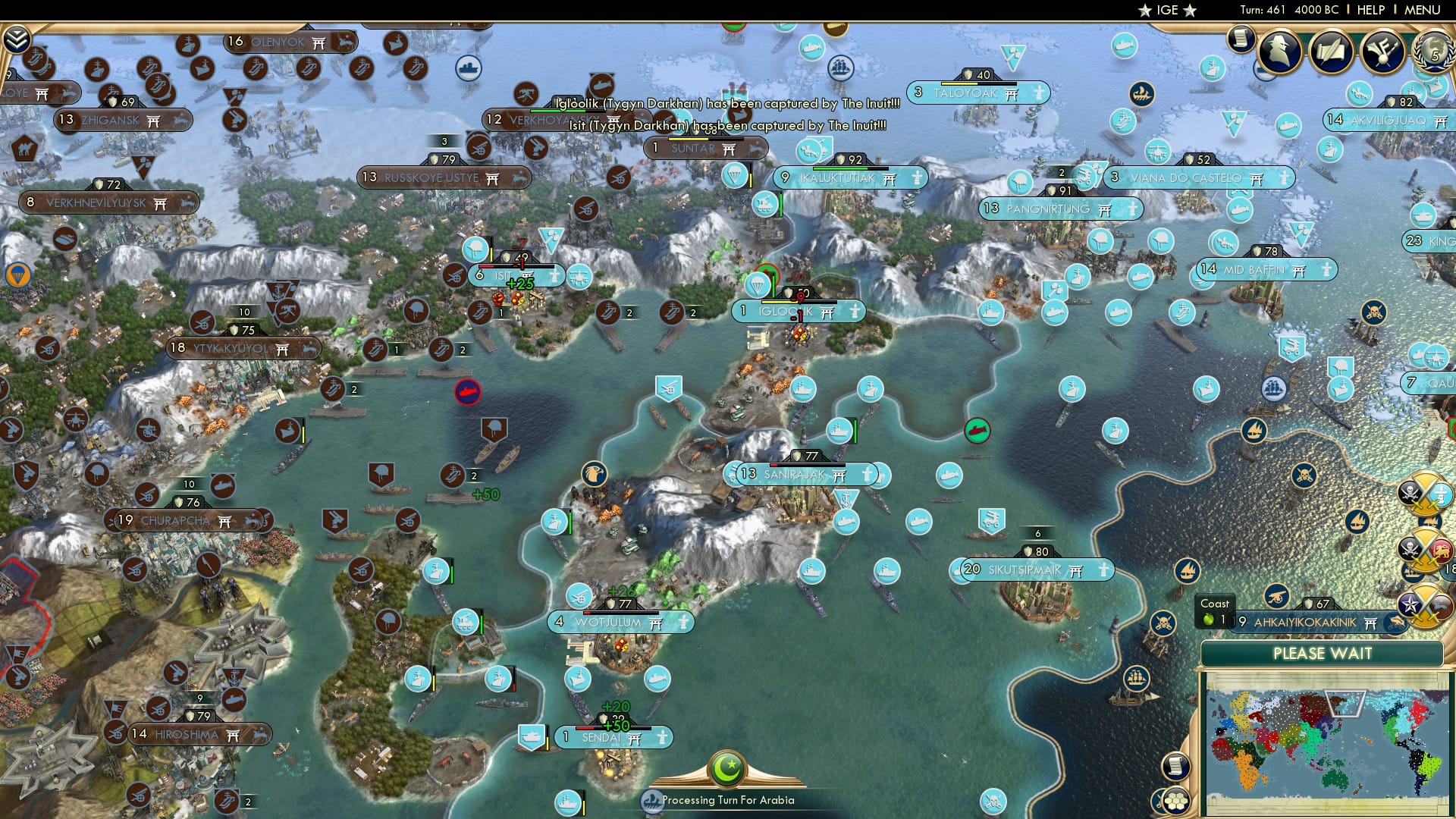The height and width of the screenshot is (819, 1456).
Task: Click Igloolik's torii religion icon
Action: coord(827,312)
